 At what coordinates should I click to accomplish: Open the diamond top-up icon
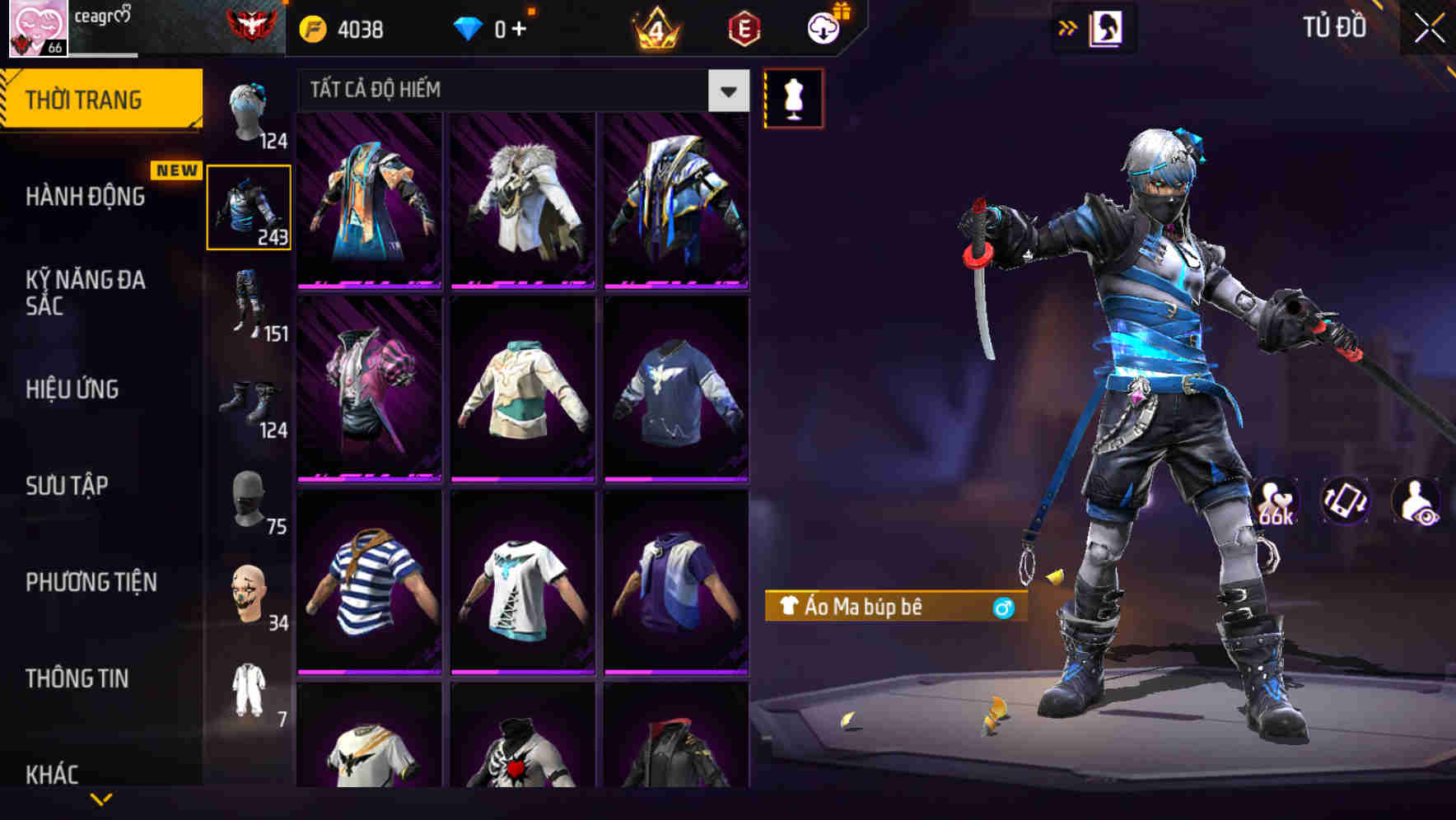469,27
